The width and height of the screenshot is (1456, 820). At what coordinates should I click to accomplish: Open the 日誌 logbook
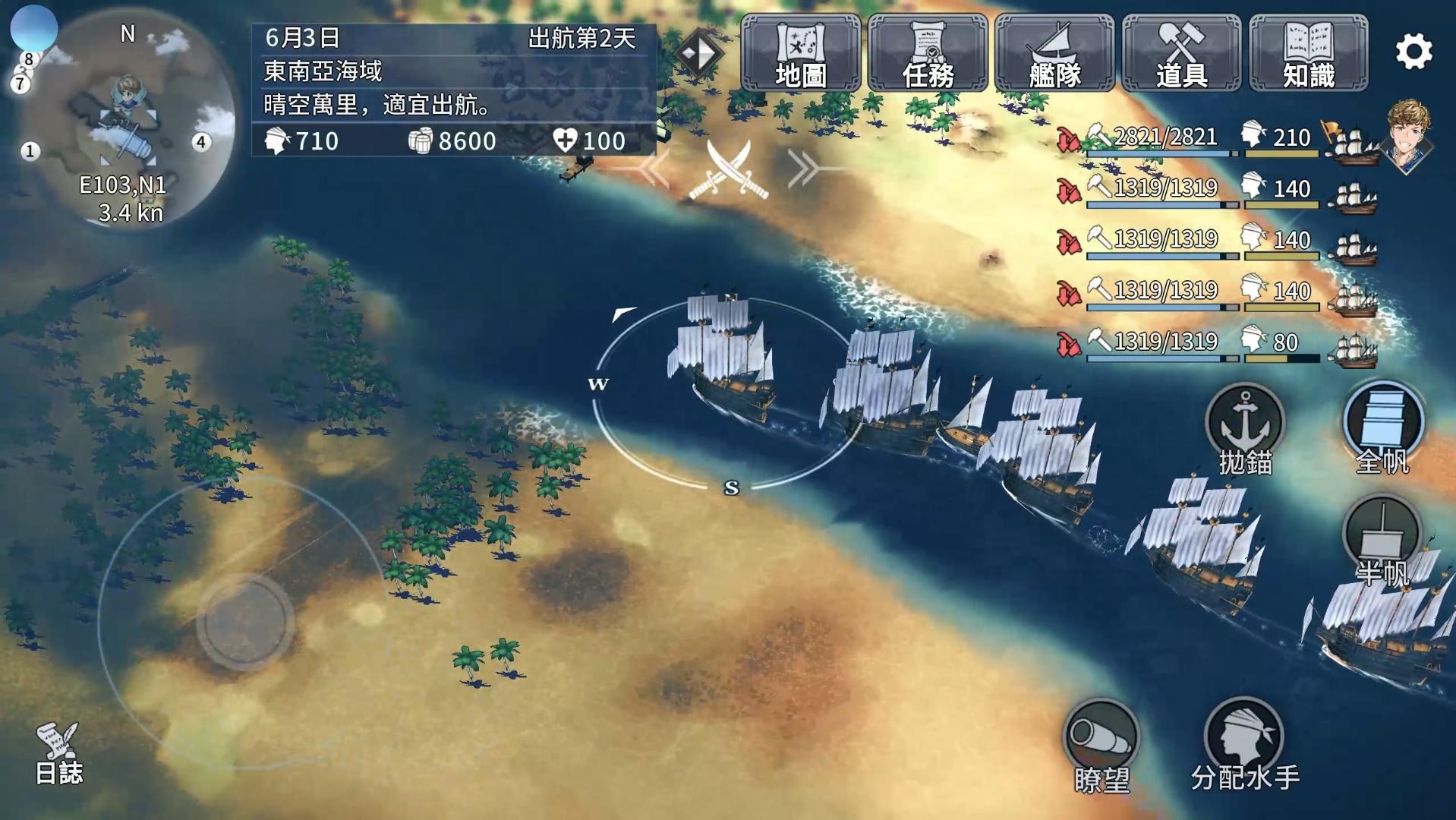[x=58, y=753]
